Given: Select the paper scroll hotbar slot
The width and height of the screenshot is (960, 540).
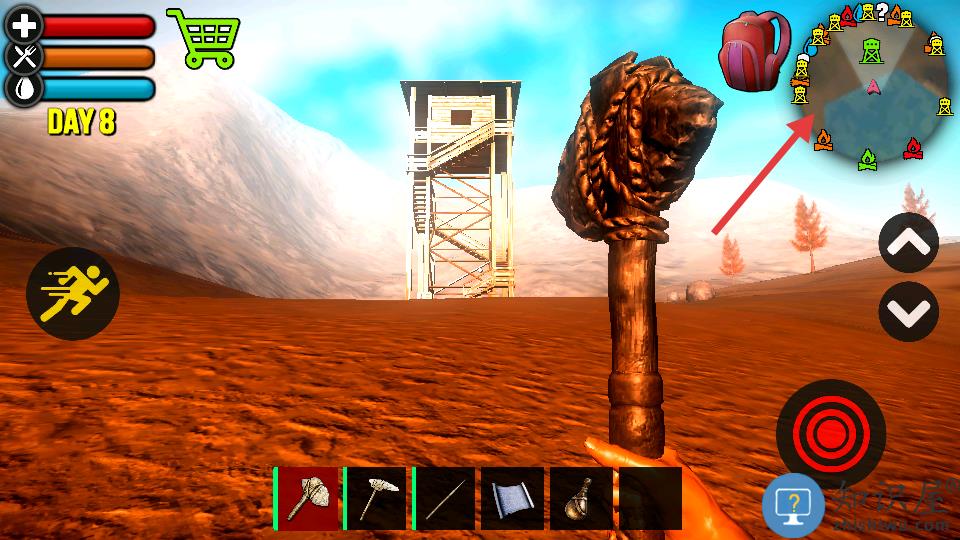Looking at the screenshot, I should (x=513, y=498).
